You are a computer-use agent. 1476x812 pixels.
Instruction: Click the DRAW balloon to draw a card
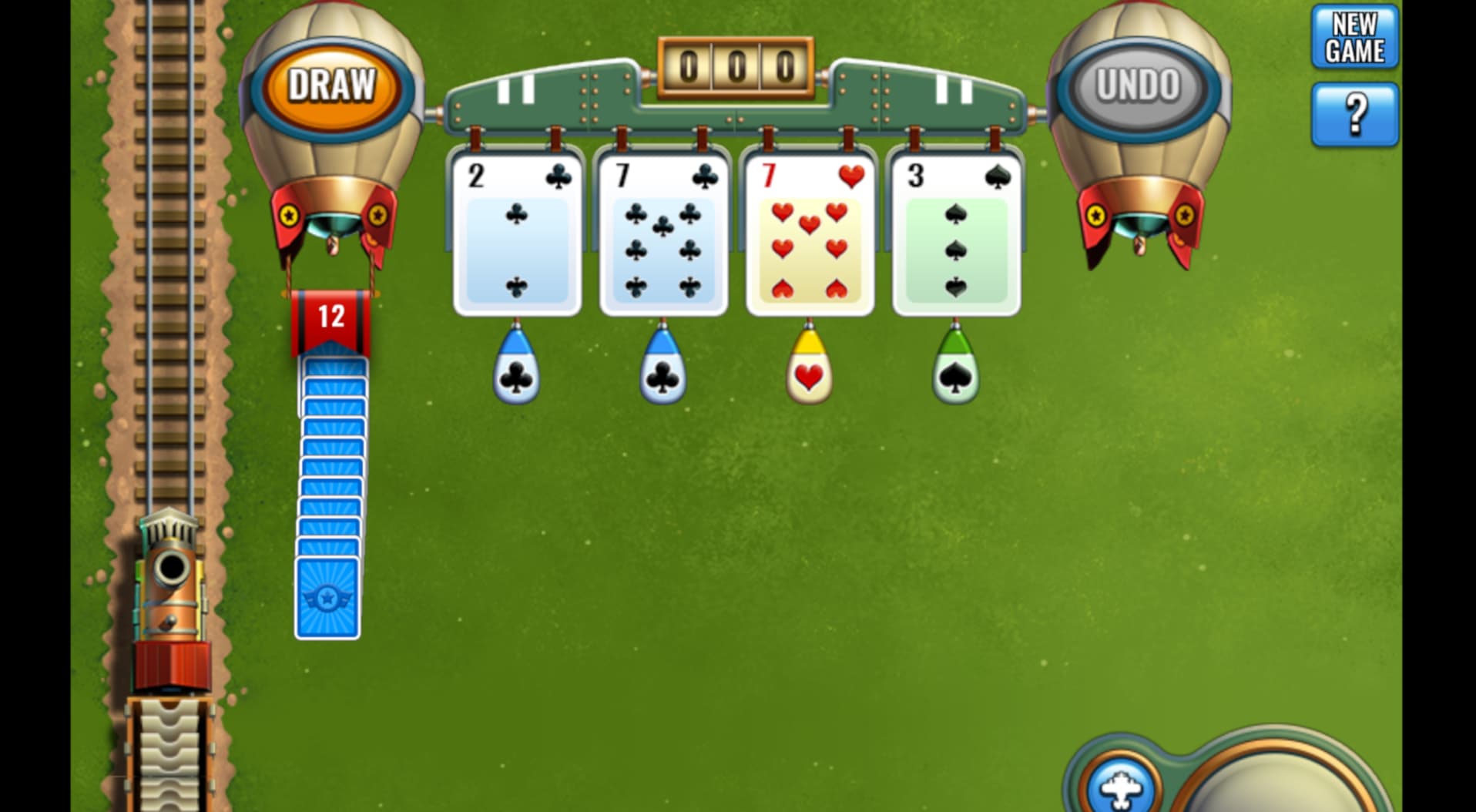coord(333,86)
